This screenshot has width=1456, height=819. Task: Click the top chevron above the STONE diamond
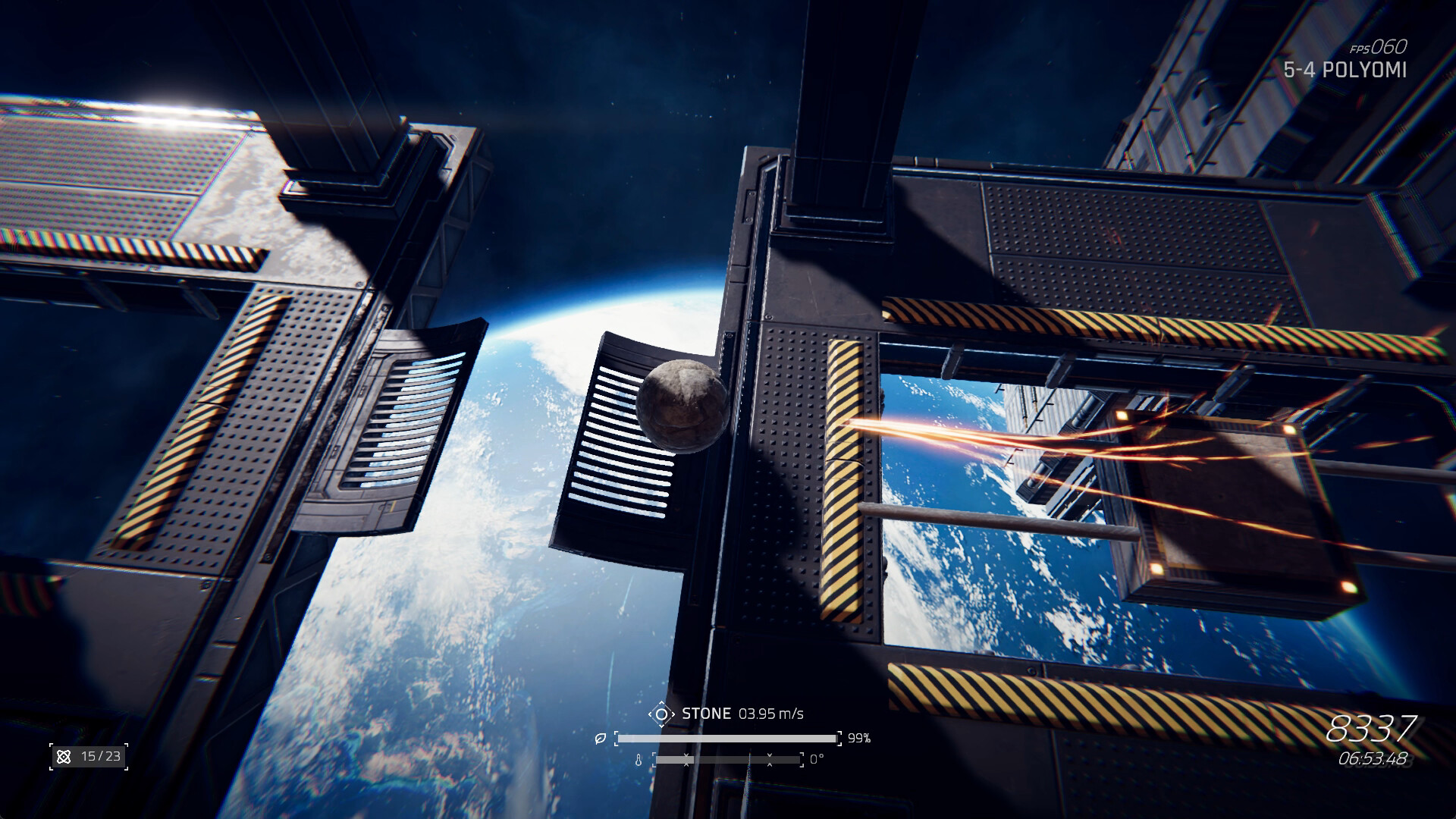pyautogui.click(x=661, y=703)
